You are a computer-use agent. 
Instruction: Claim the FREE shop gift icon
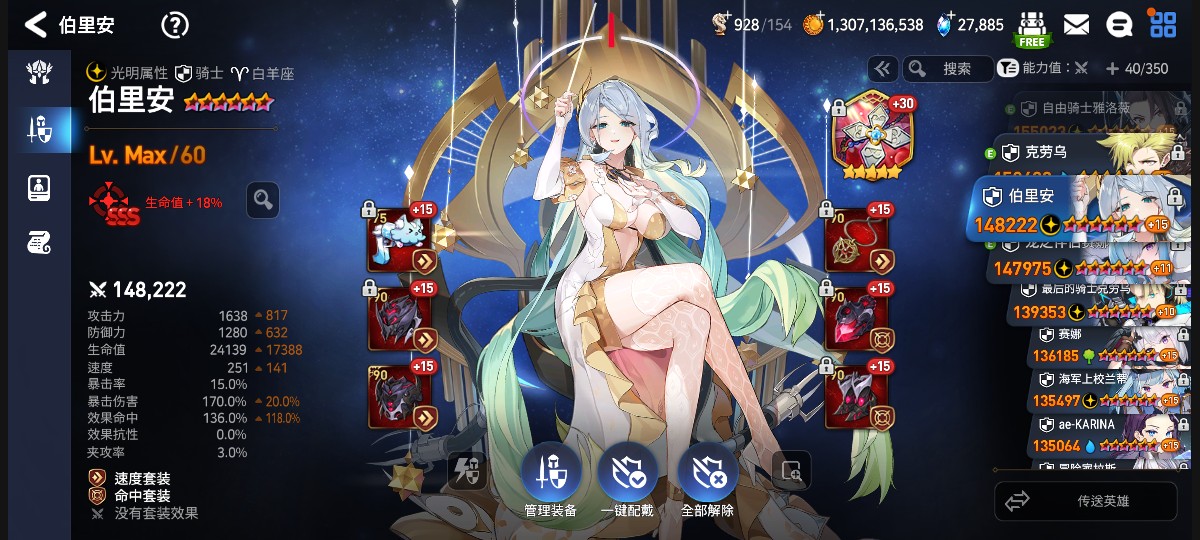point(1031,28)
